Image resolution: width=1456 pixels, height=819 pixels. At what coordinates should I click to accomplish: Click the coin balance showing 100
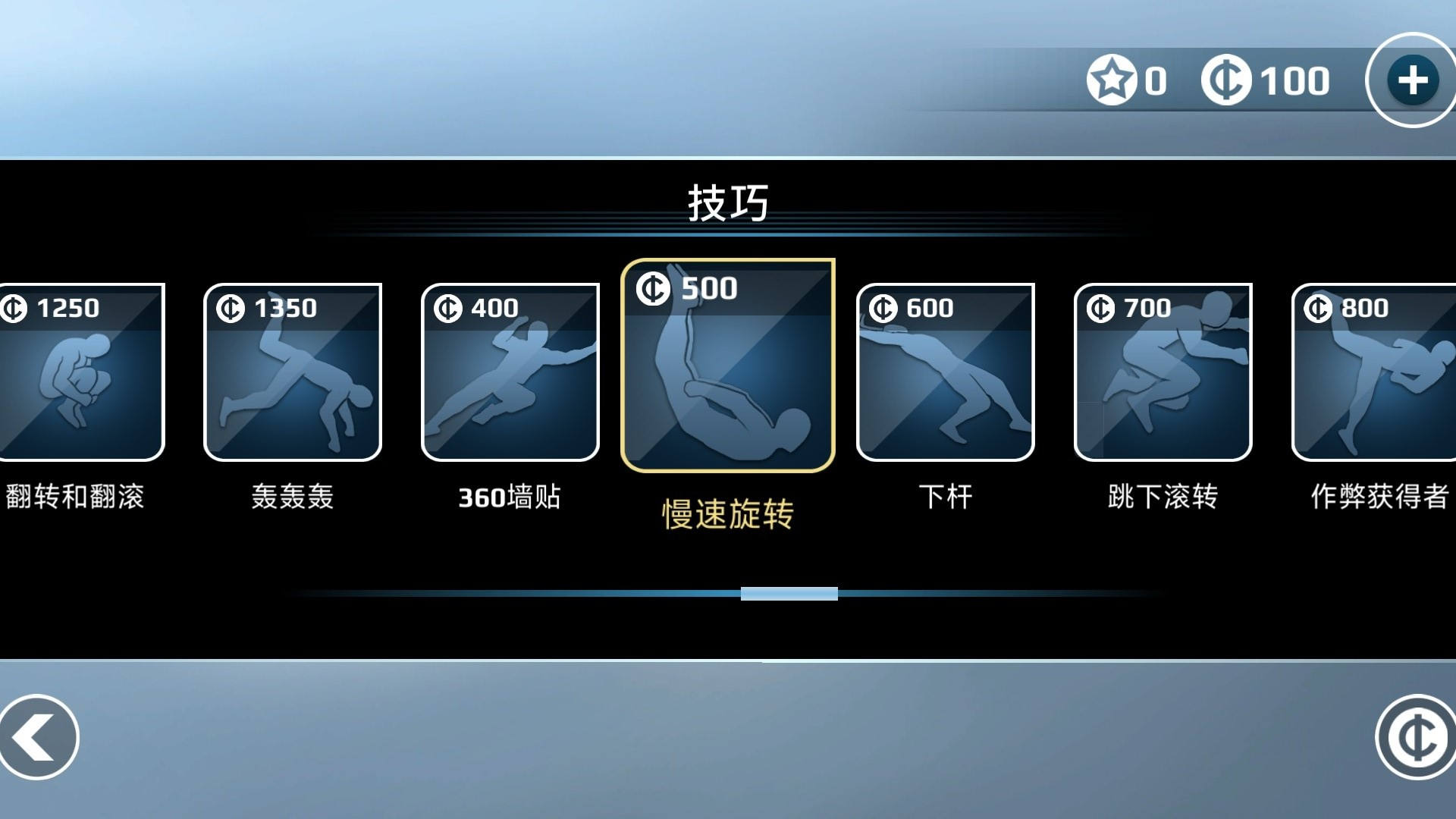1263,80
